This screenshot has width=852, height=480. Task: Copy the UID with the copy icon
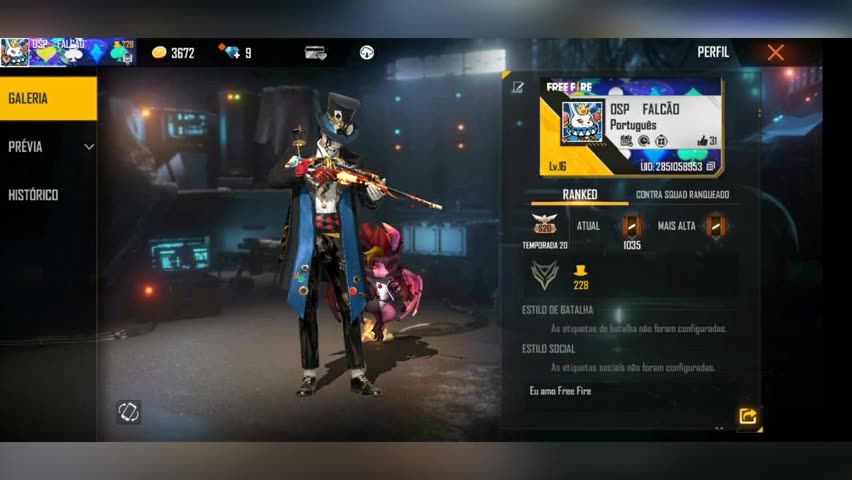pyautogui.click(x=711, y=167)
